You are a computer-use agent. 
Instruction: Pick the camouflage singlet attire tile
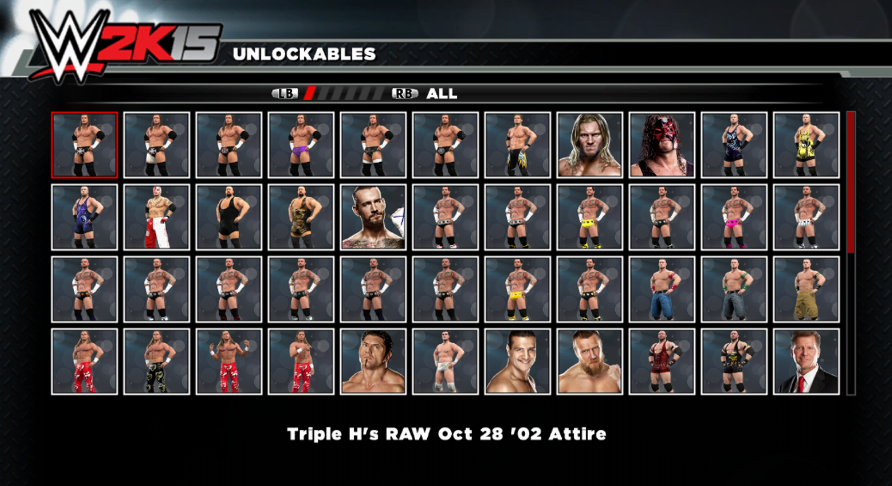[x=301, y=217]
